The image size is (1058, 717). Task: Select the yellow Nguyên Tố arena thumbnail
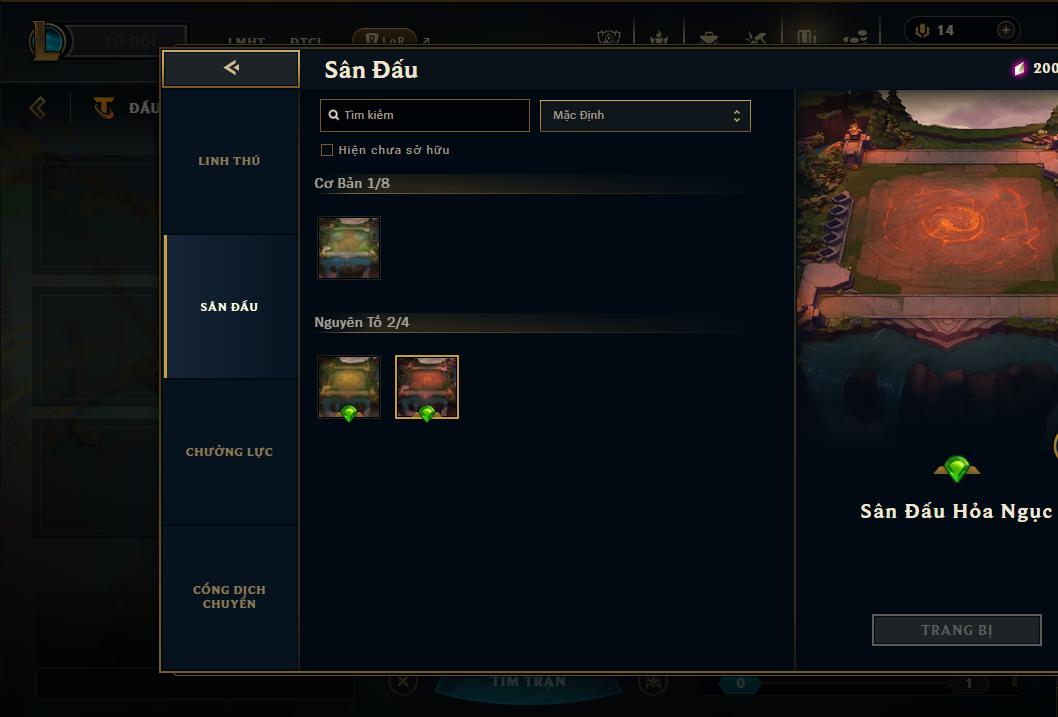click(x=349, y=387)
